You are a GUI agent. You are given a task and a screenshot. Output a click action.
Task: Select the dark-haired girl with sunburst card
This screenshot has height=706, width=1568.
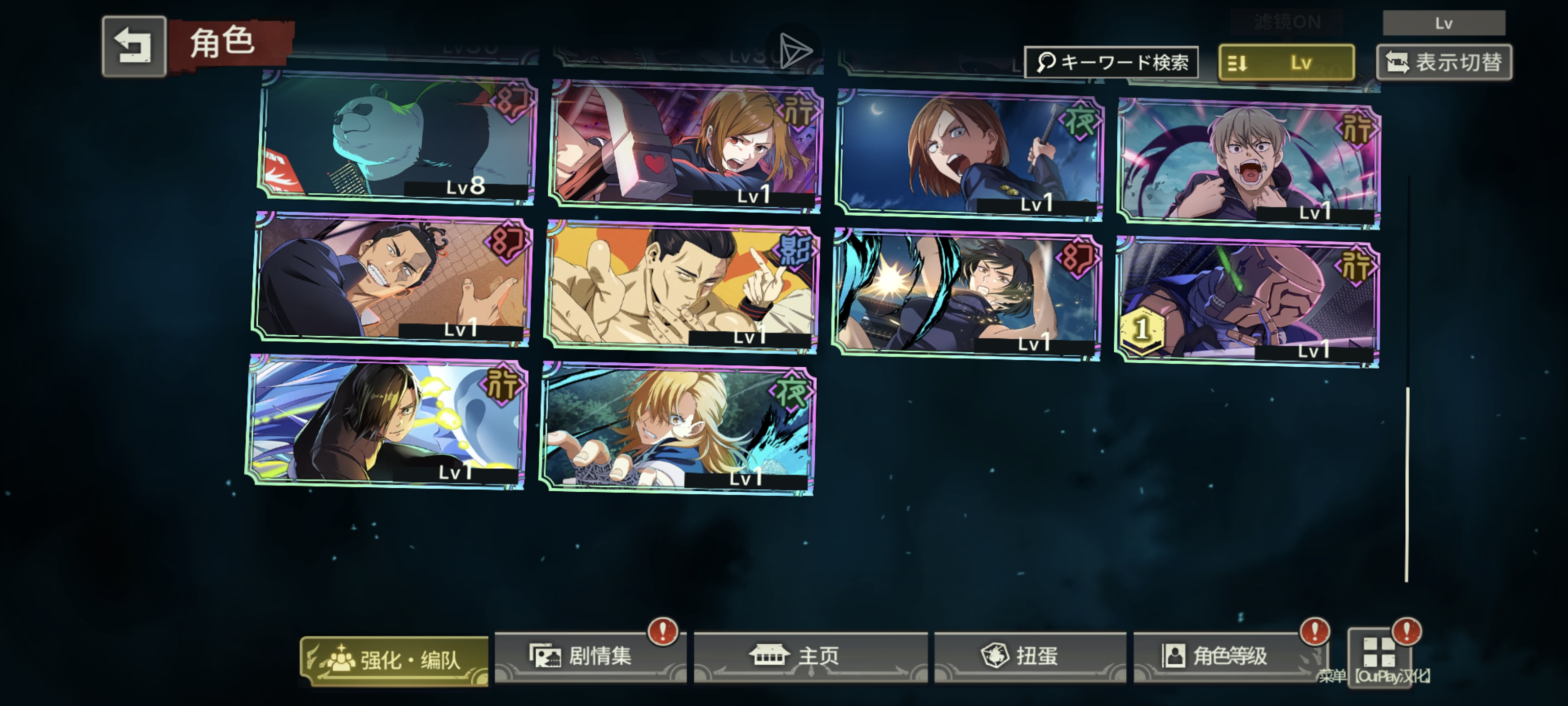point(967,294)
